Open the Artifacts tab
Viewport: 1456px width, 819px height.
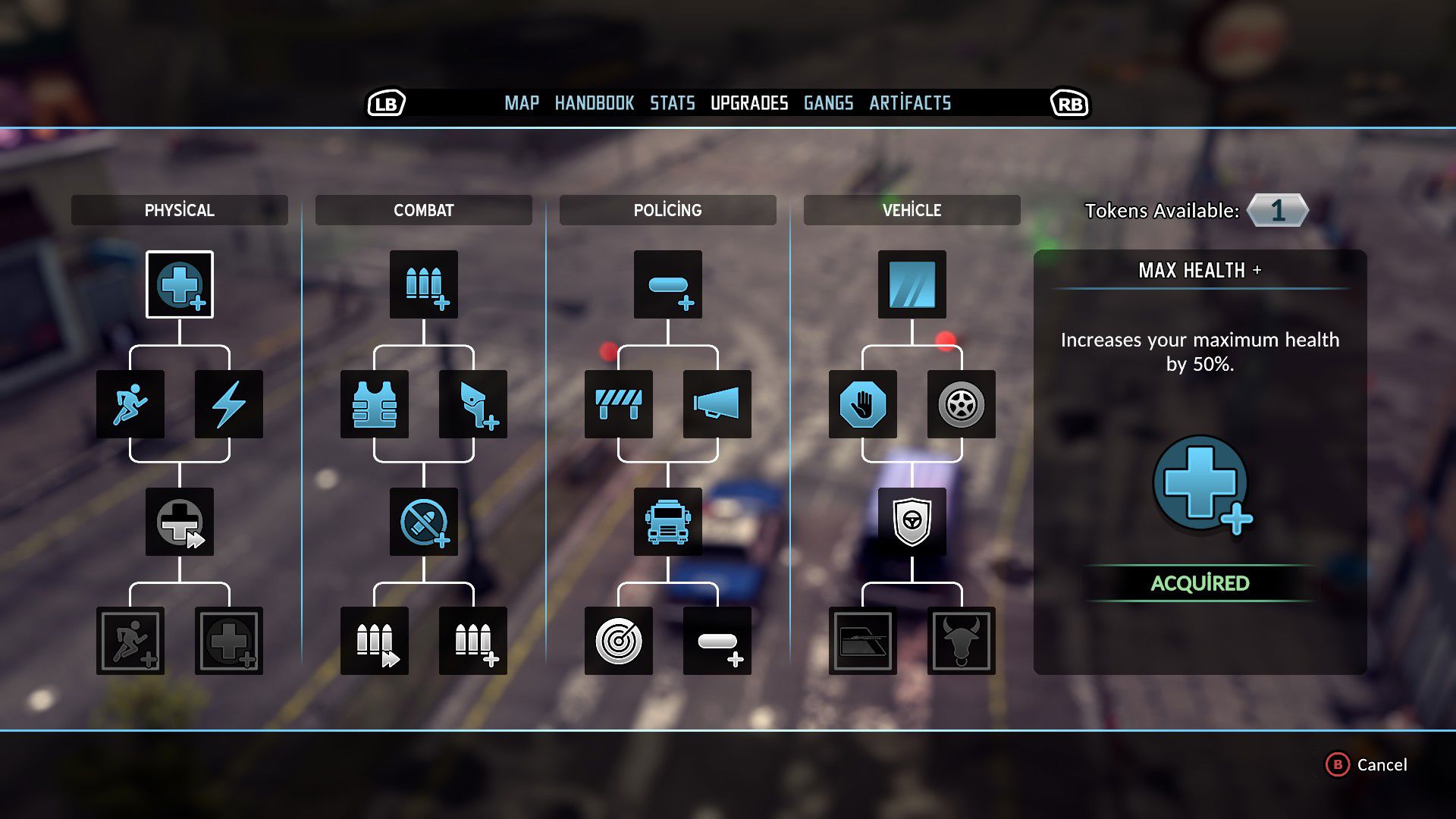(910, 103)
